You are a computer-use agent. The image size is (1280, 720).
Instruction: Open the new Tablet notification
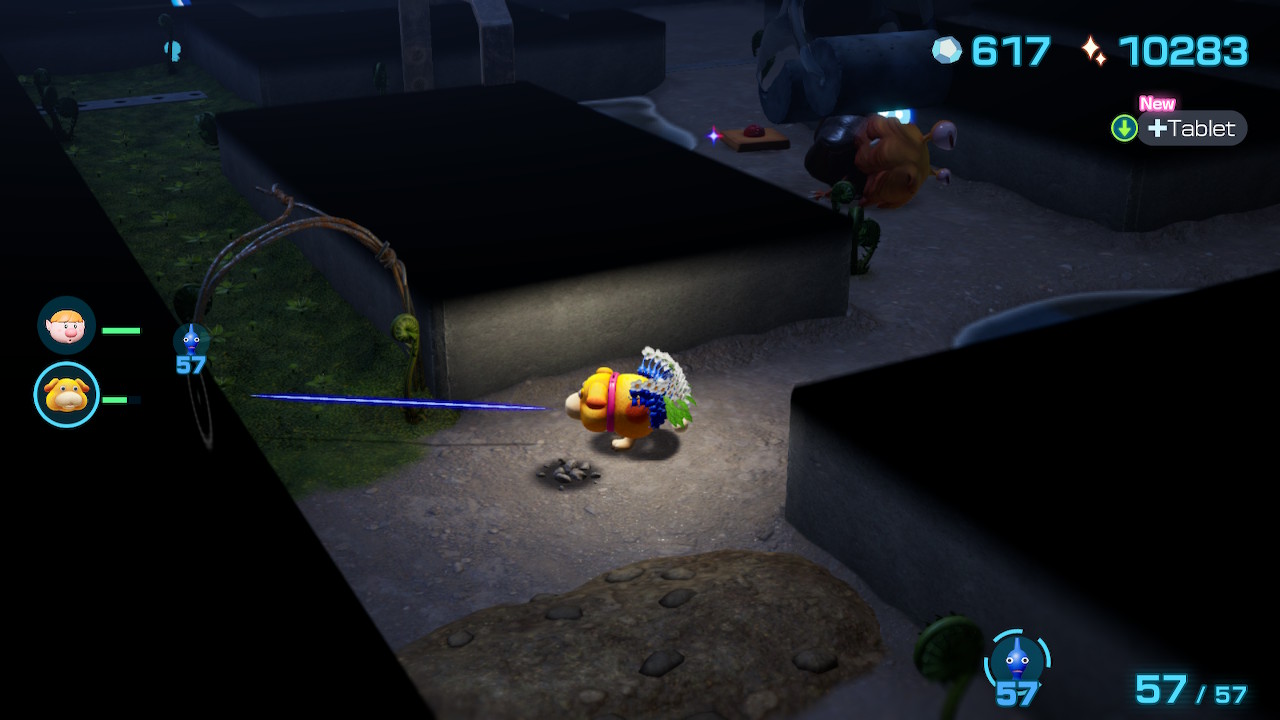(1190, 128)
